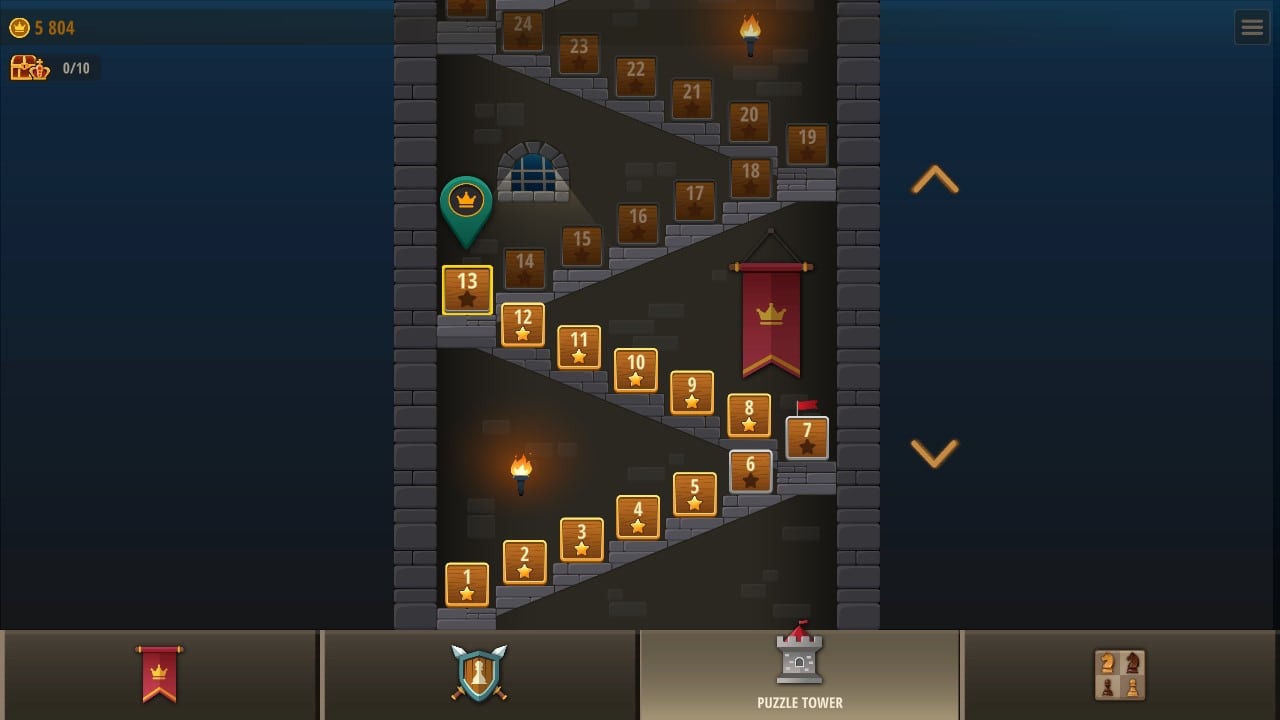Screen dimensions: 1280x720
Task: Select completed level 1 tile
Action: pos(467,583)
